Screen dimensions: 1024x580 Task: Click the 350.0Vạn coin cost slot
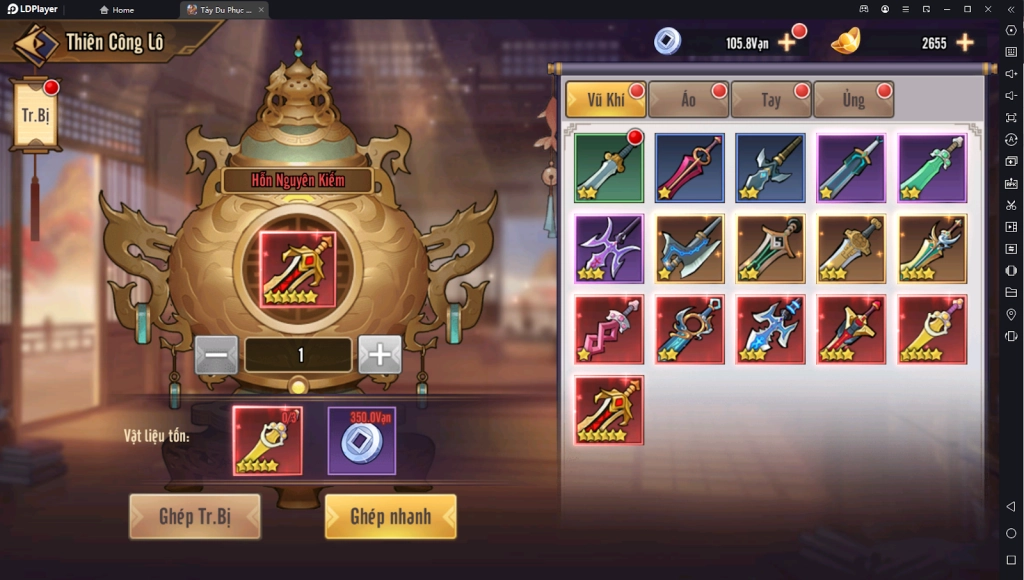[362, 440]
